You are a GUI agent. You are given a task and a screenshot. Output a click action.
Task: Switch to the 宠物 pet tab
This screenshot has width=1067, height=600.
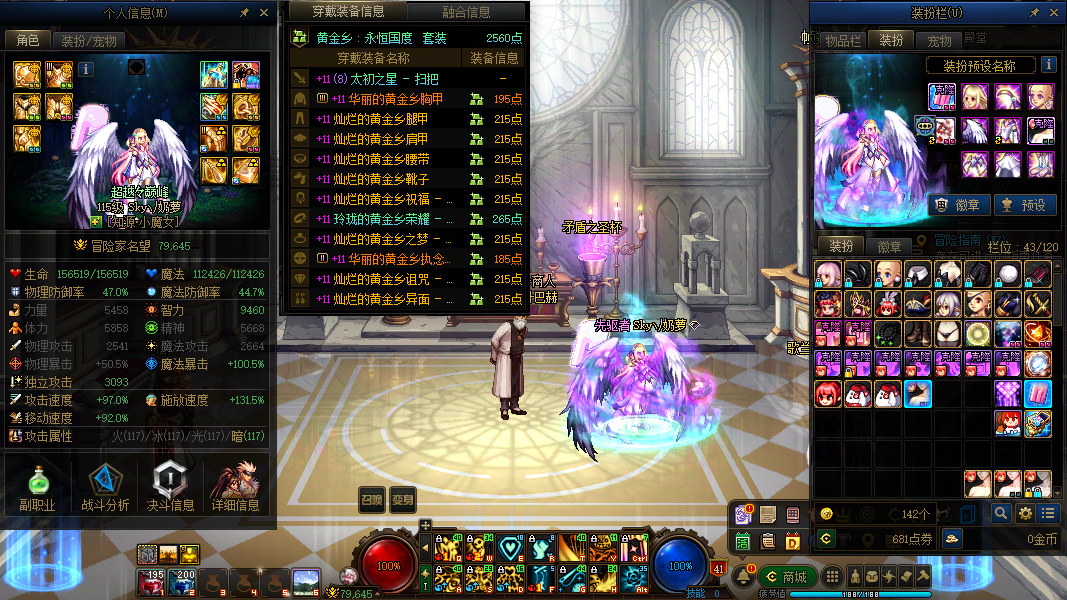point(940,41)
